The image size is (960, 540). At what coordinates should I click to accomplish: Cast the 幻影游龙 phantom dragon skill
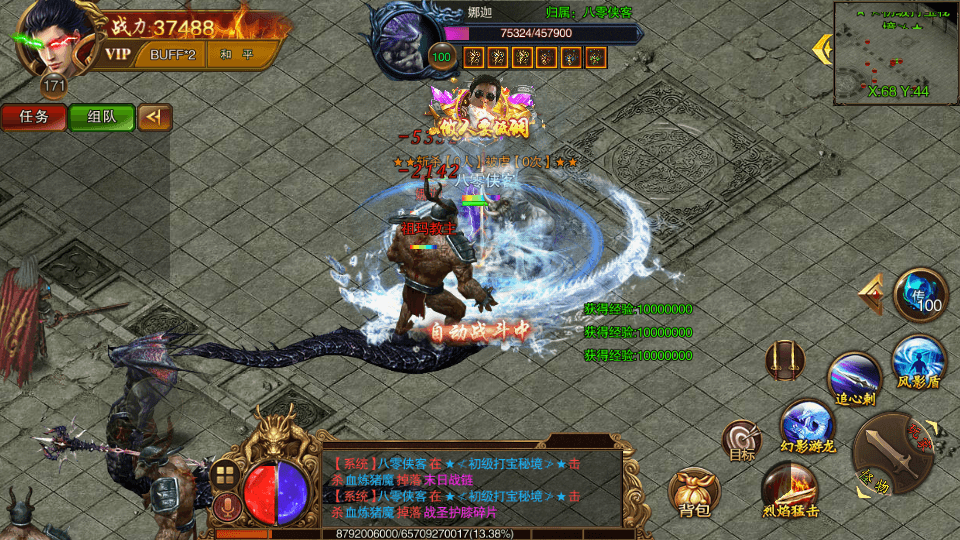pyautogui.click(x=806, y=425)
